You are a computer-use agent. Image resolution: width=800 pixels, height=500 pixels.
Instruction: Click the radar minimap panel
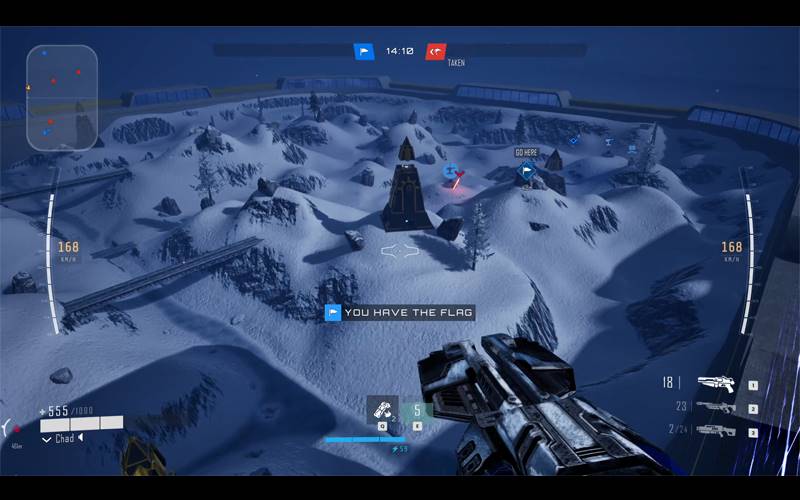coord(62,97)
